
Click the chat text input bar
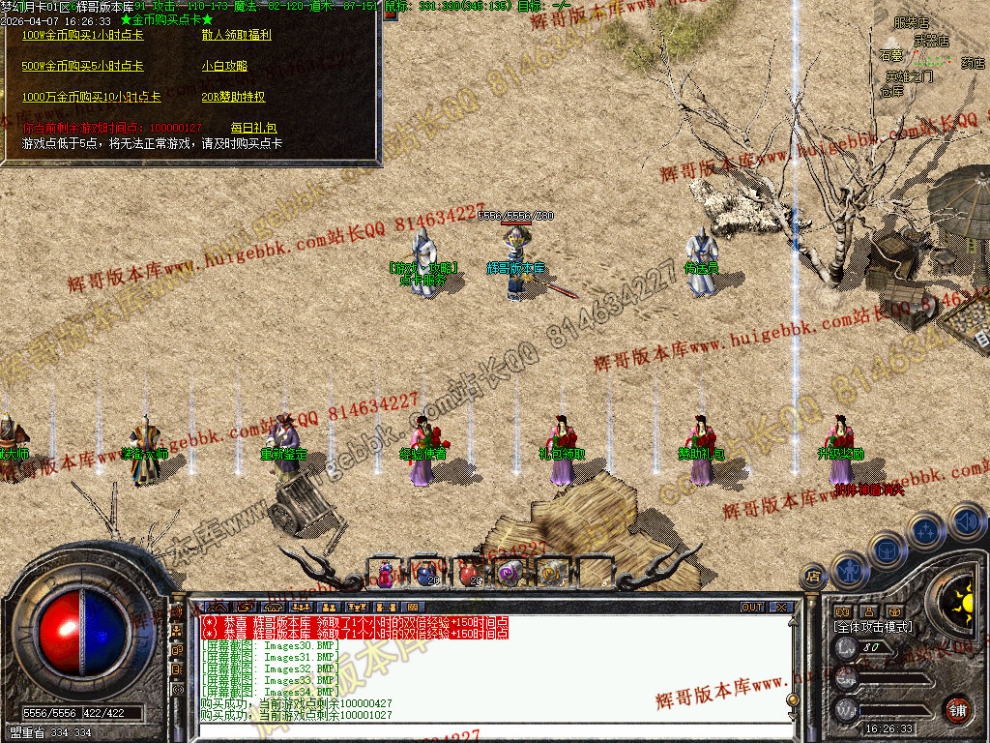490,731
